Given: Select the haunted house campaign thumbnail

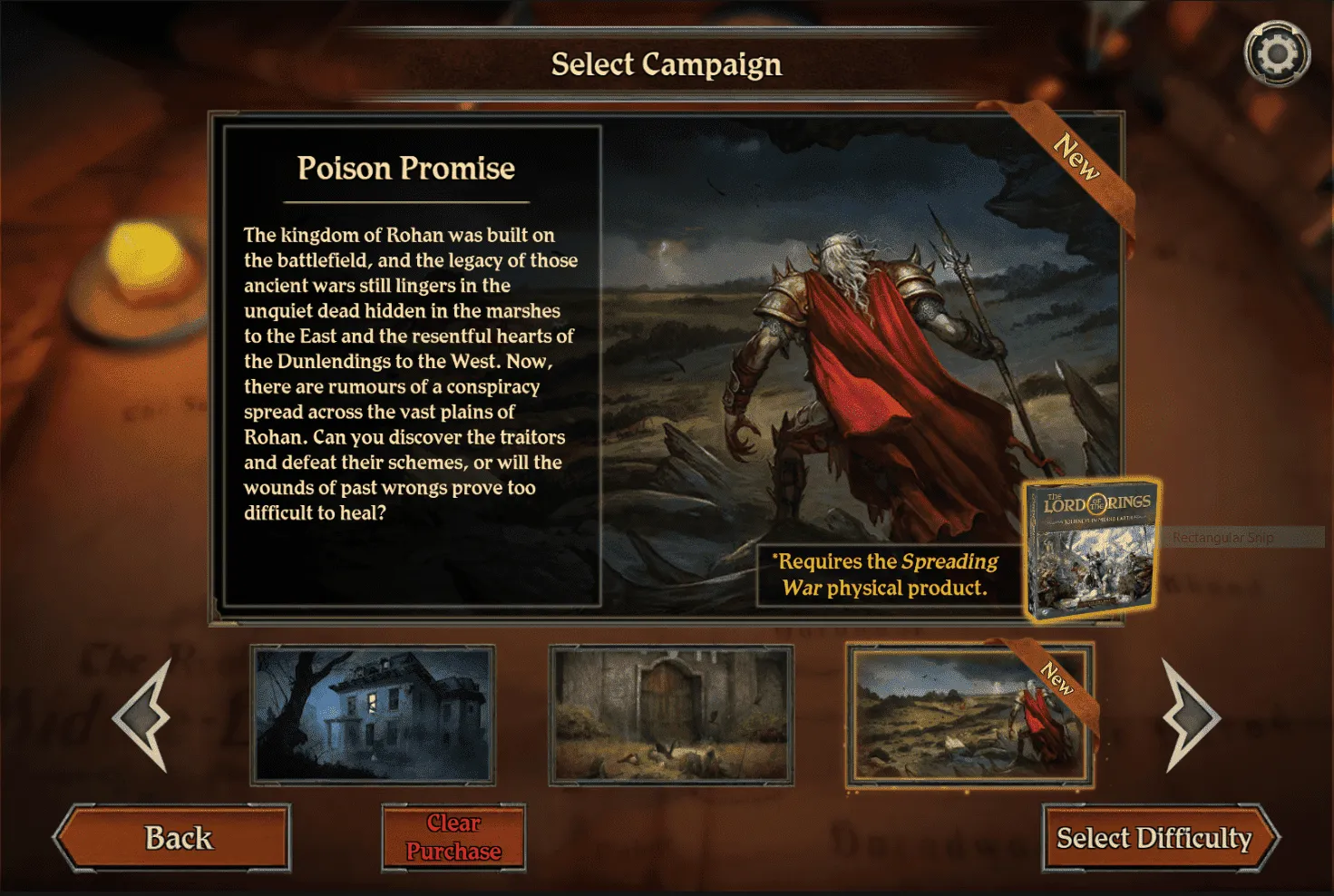Looking at the screenshot, I should 373,715.
